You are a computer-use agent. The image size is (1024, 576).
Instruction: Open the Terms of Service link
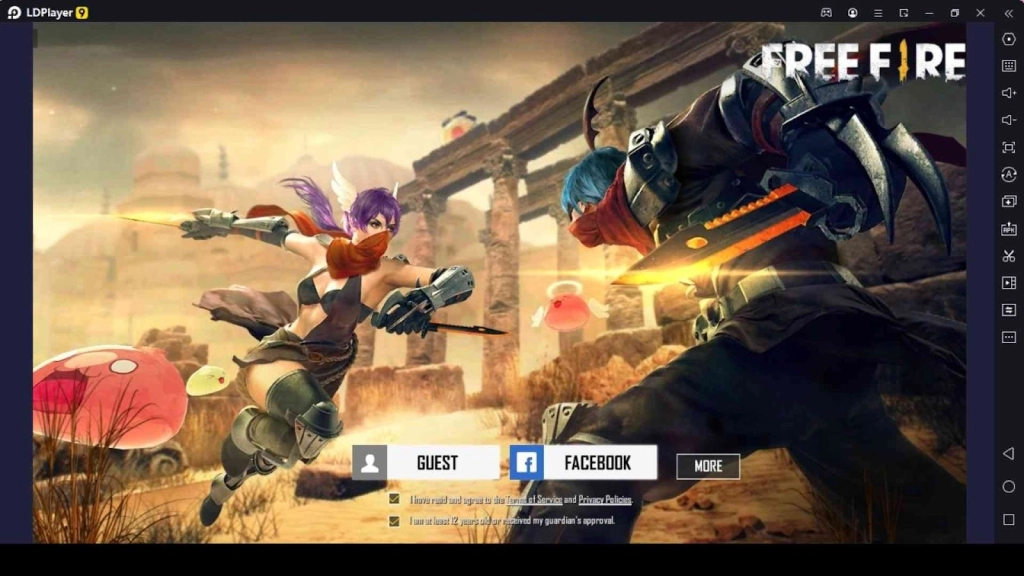[x=533, y=499]
